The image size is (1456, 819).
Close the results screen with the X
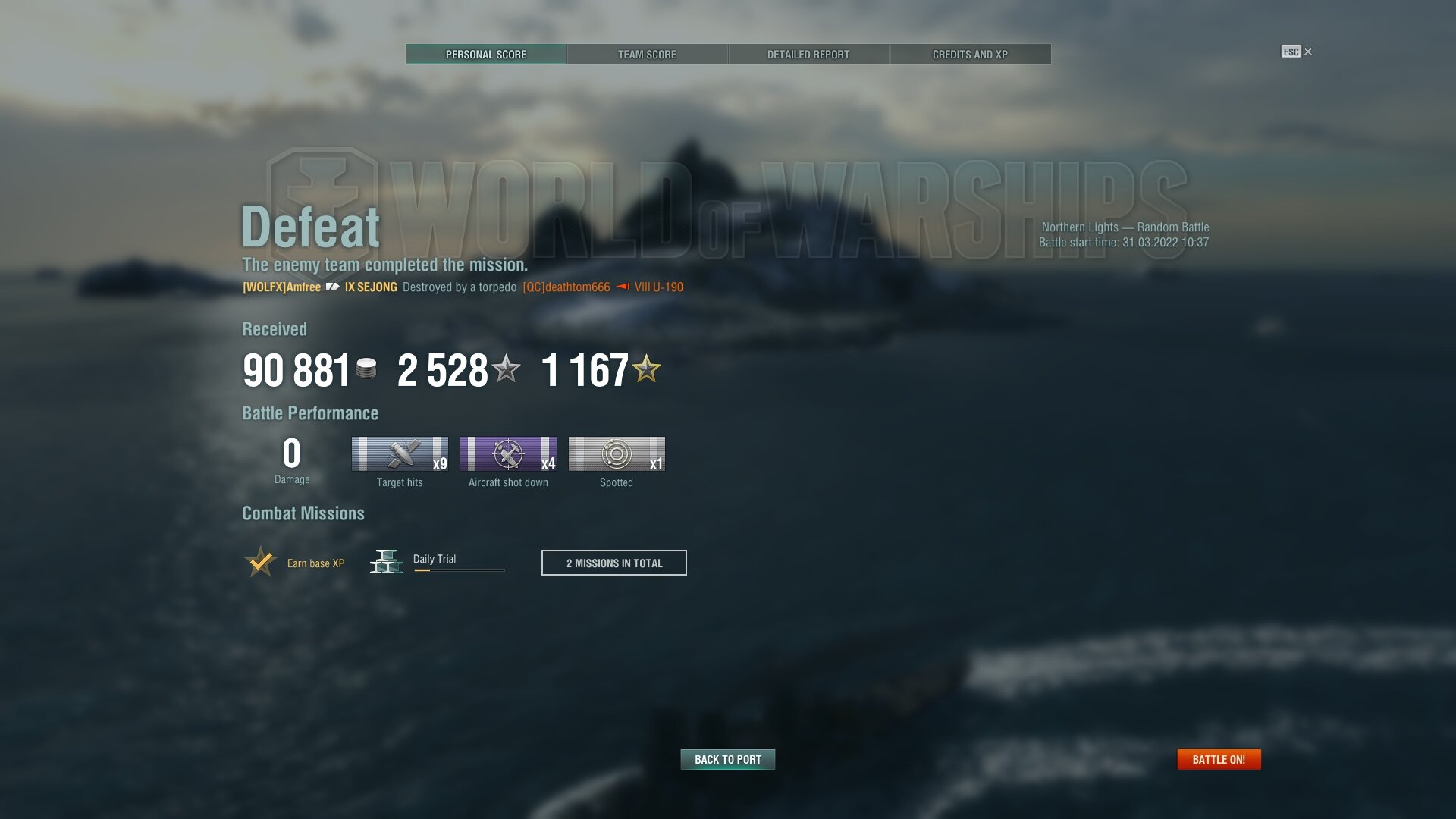coord(1308,52)
